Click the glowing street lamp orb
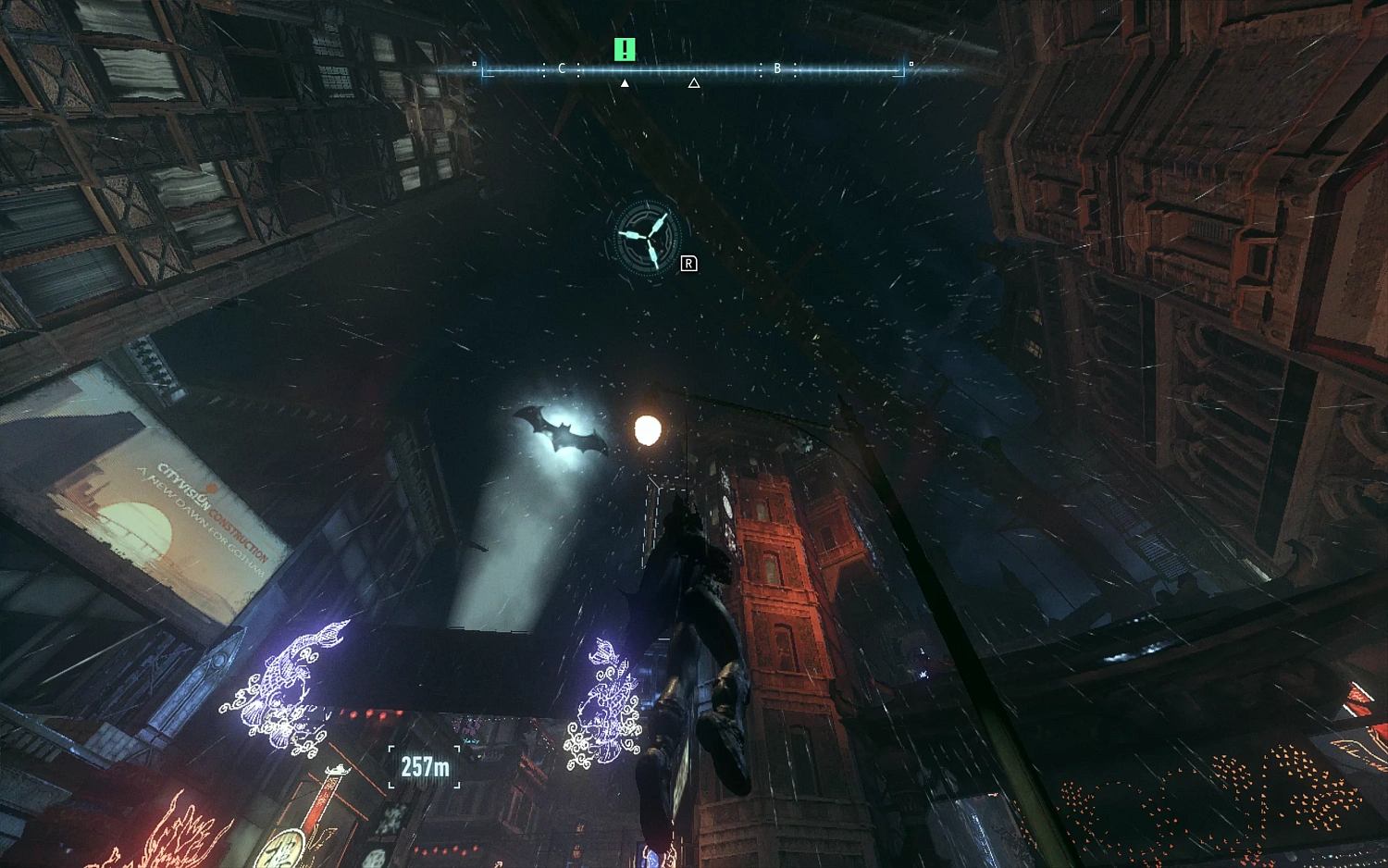Image resolution: width=1388 pixels, height=868 pixels. [x=646, y=429]
